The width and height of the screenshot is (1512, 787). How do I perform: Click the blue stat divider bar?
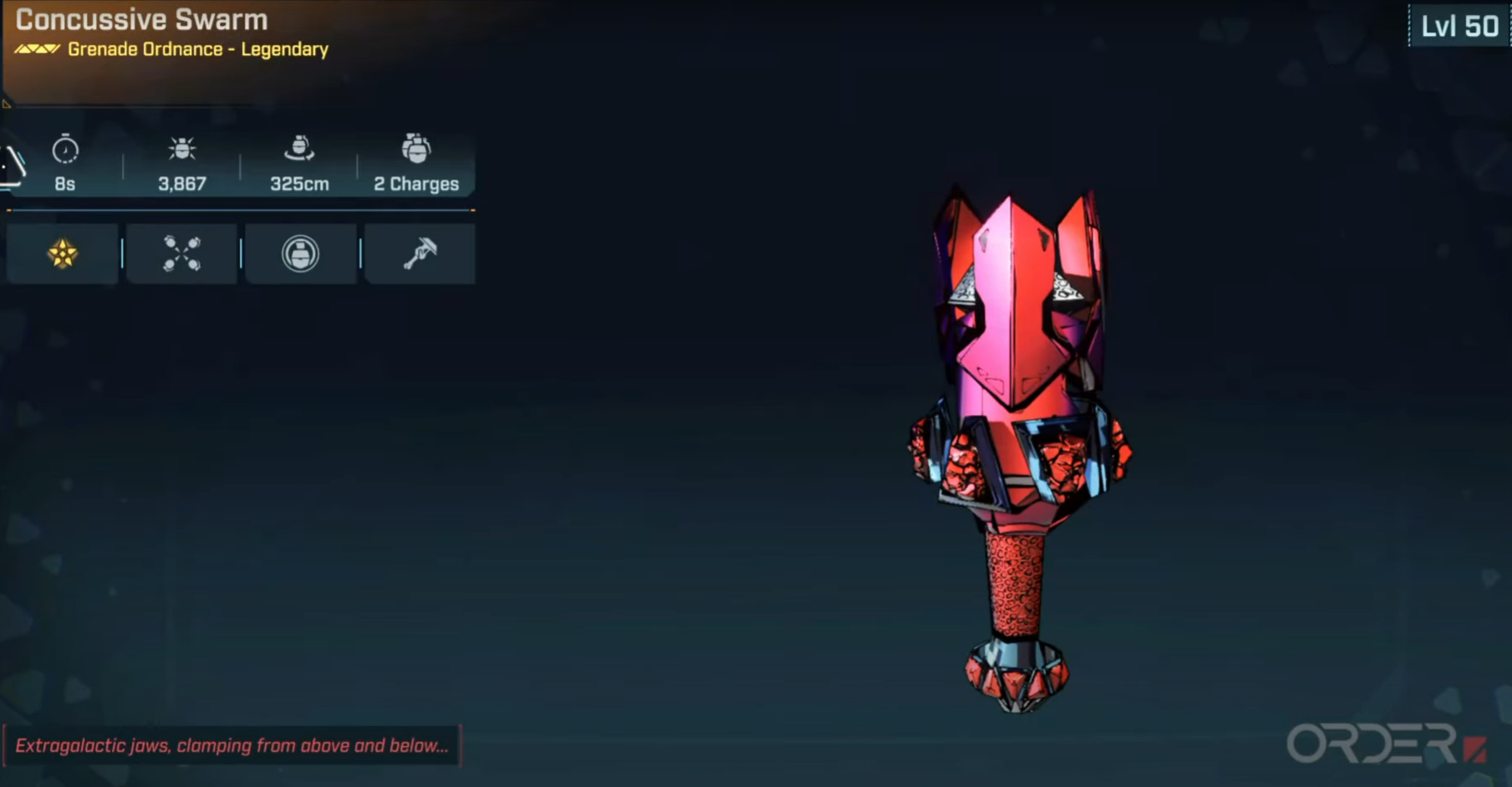tap(240, 212)
